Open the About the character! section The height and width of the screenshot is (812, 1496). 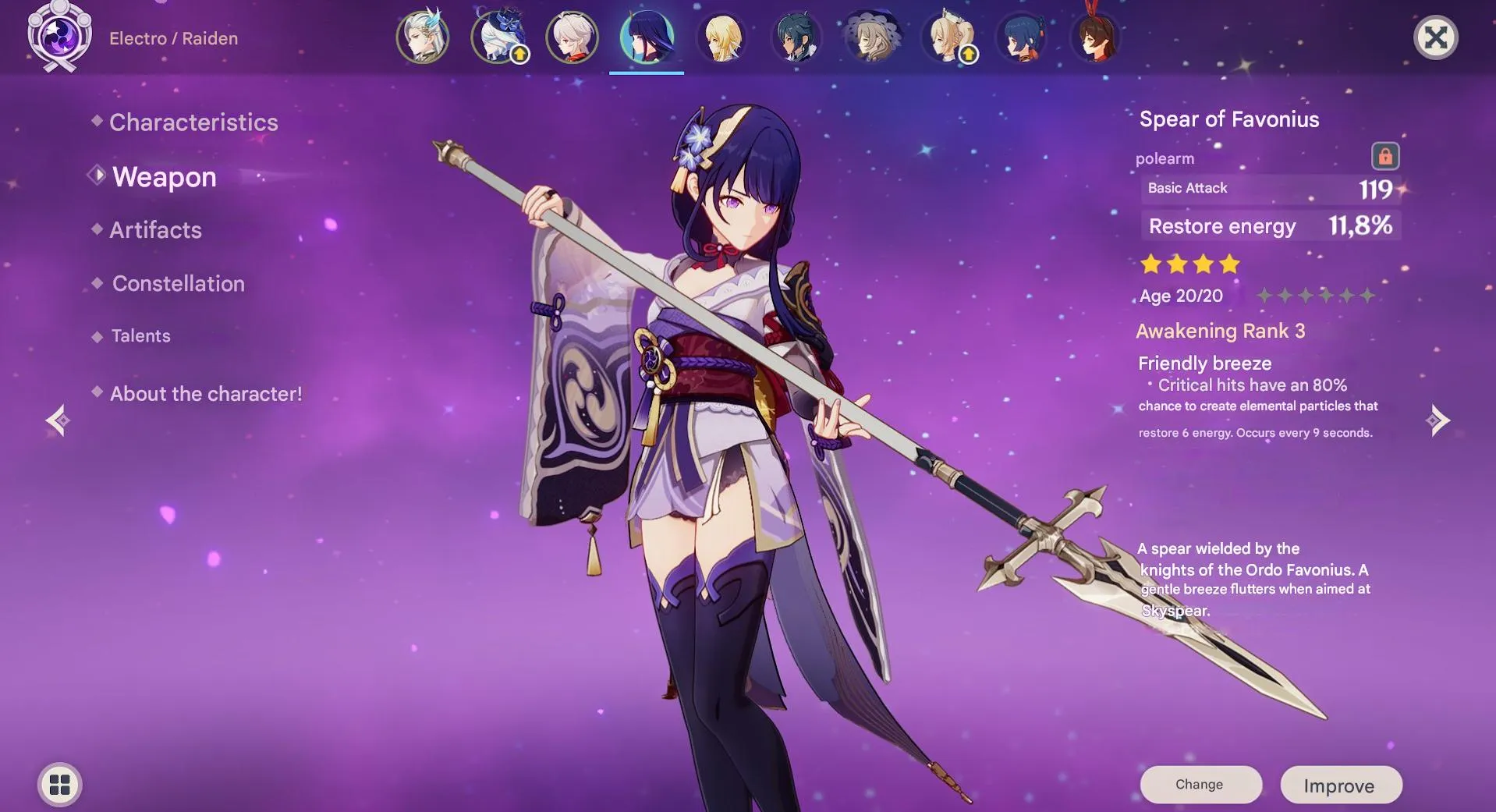pyautogui.click(x=204, y=393)
